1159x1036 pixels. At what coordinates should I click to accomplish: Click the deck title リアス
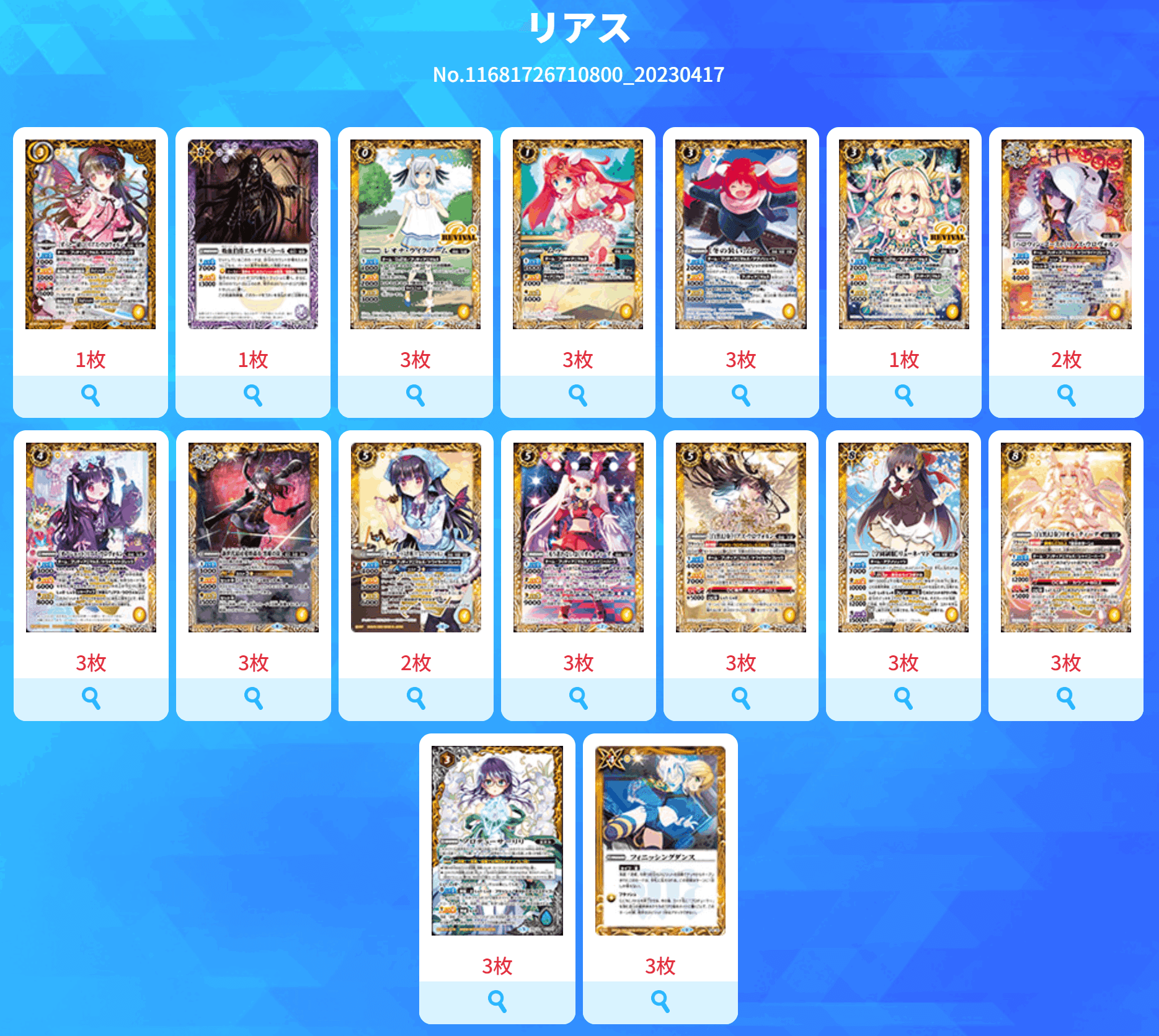579,26
